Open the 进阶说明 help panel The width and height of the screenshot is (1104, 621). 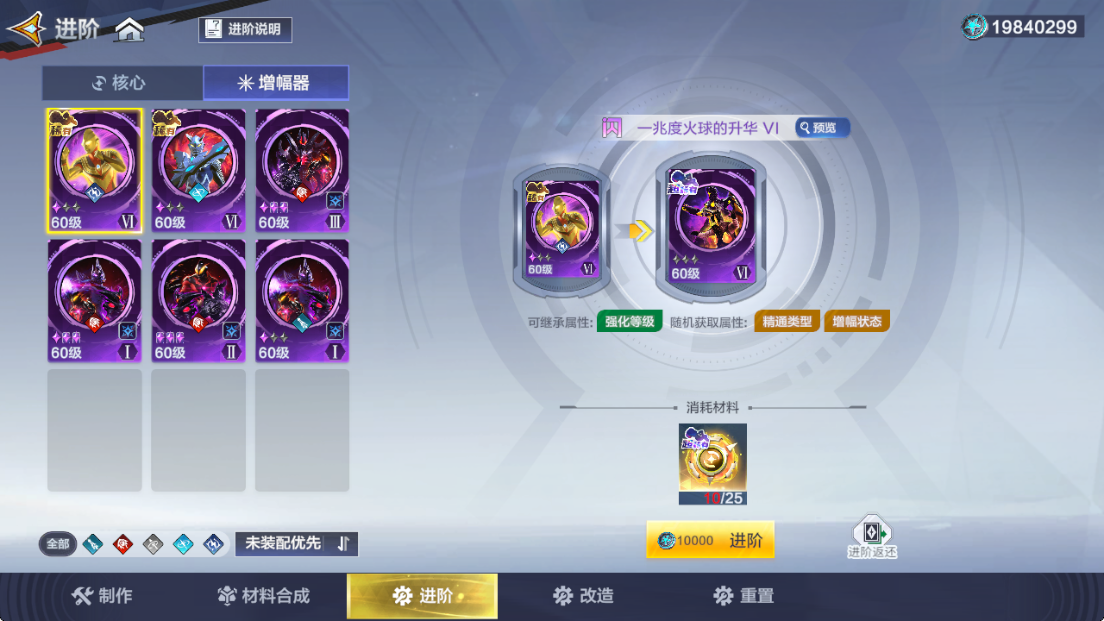tap(245, 29)
